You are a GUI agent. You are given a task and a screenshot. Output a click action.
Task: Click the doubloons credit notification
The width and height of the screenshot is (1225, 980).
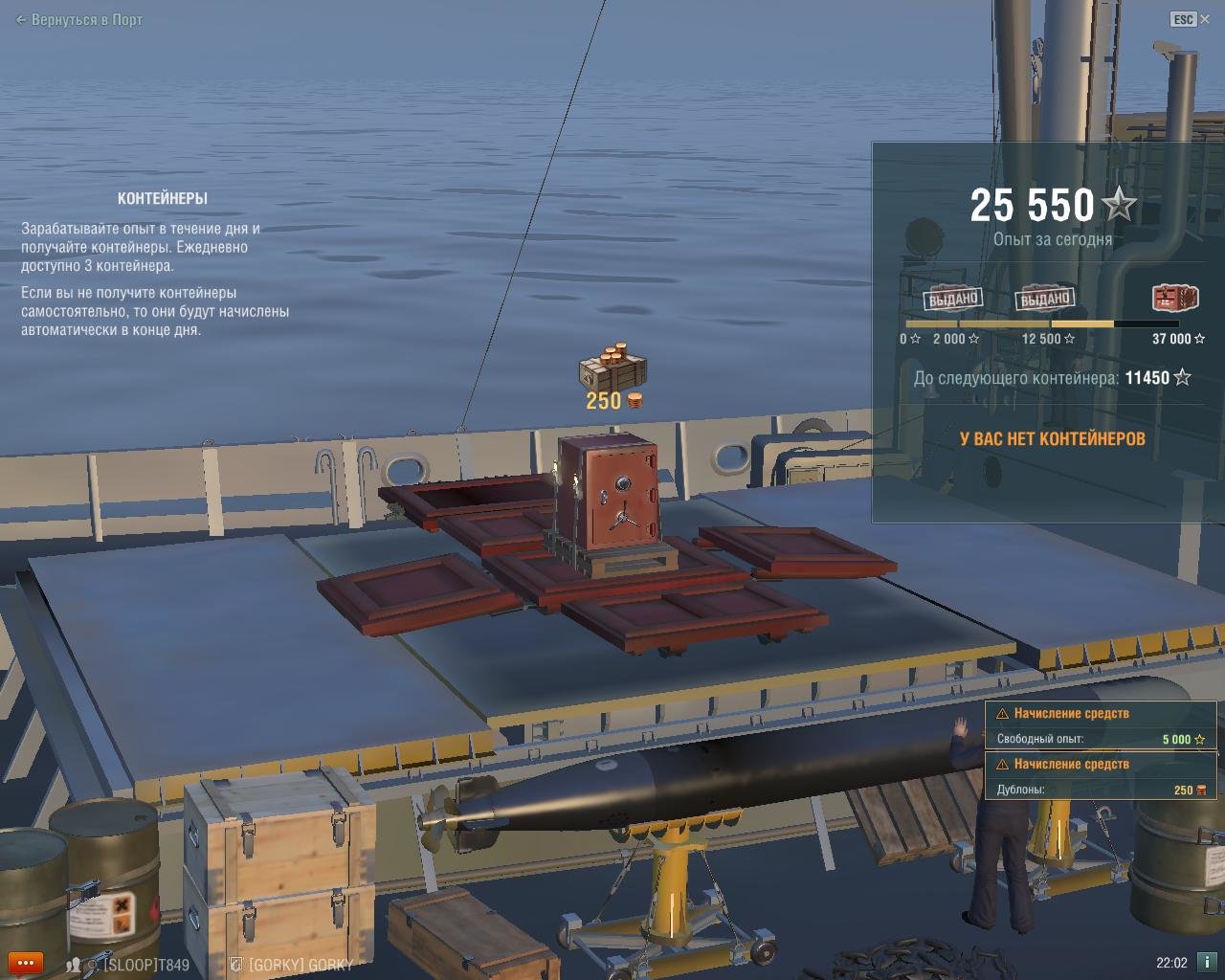click(1100, 777)
